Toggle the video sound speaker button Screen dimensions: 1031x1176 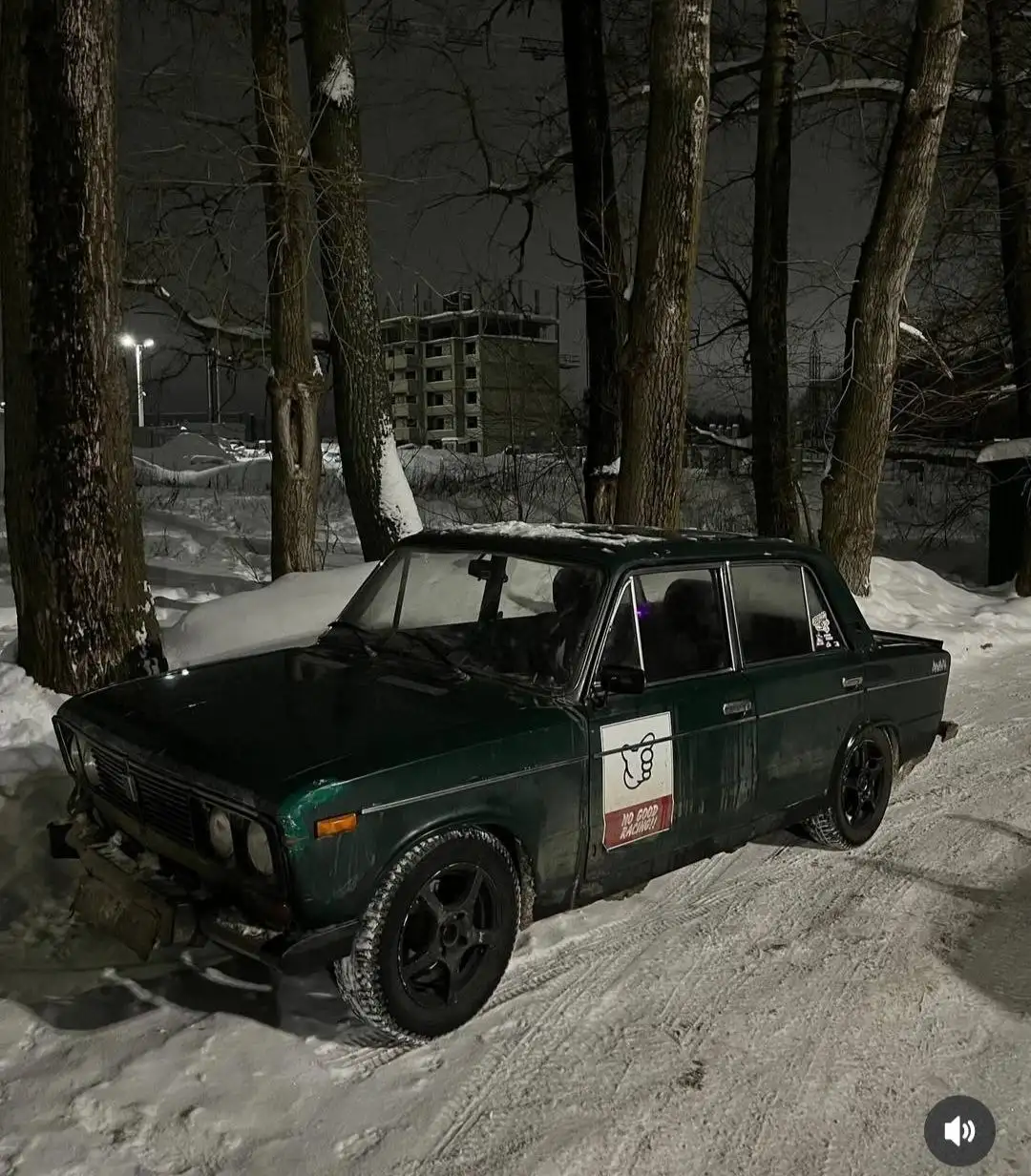coord(958,1131)
